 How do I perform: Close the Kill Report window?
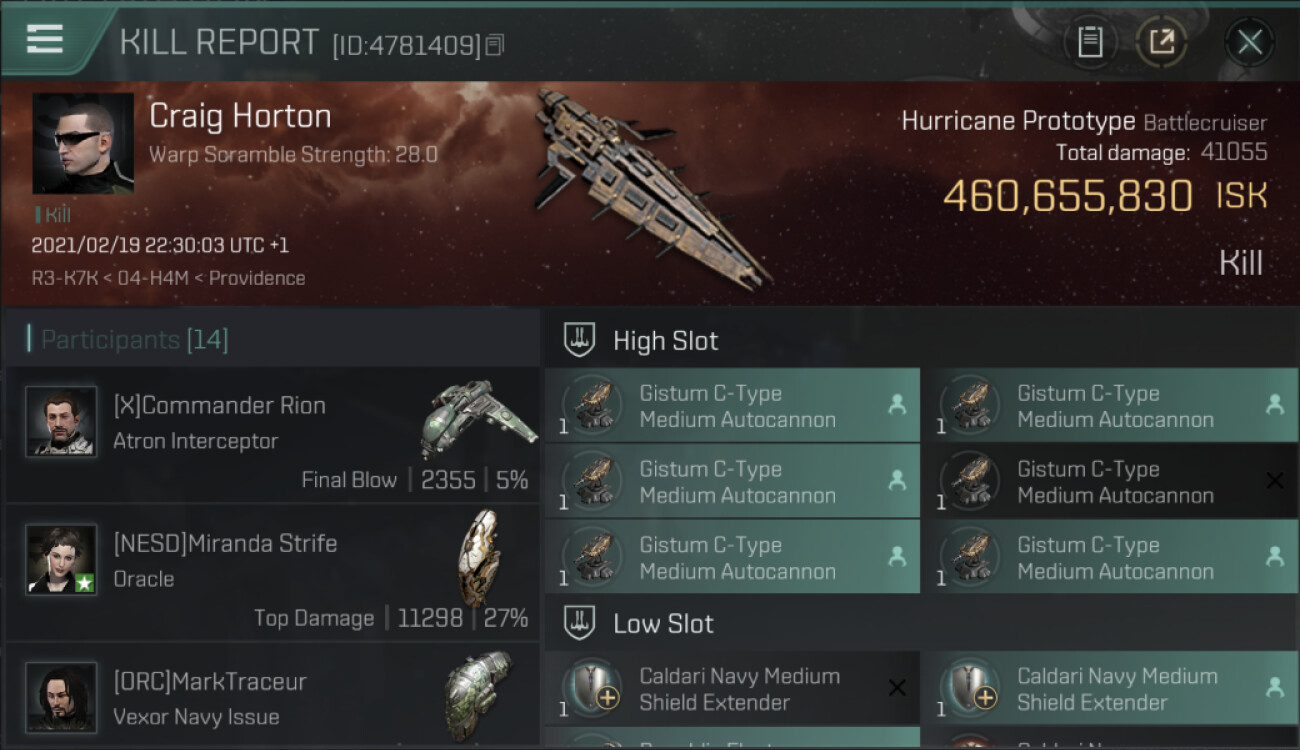pyautogui.click(x=1249, y=42)
